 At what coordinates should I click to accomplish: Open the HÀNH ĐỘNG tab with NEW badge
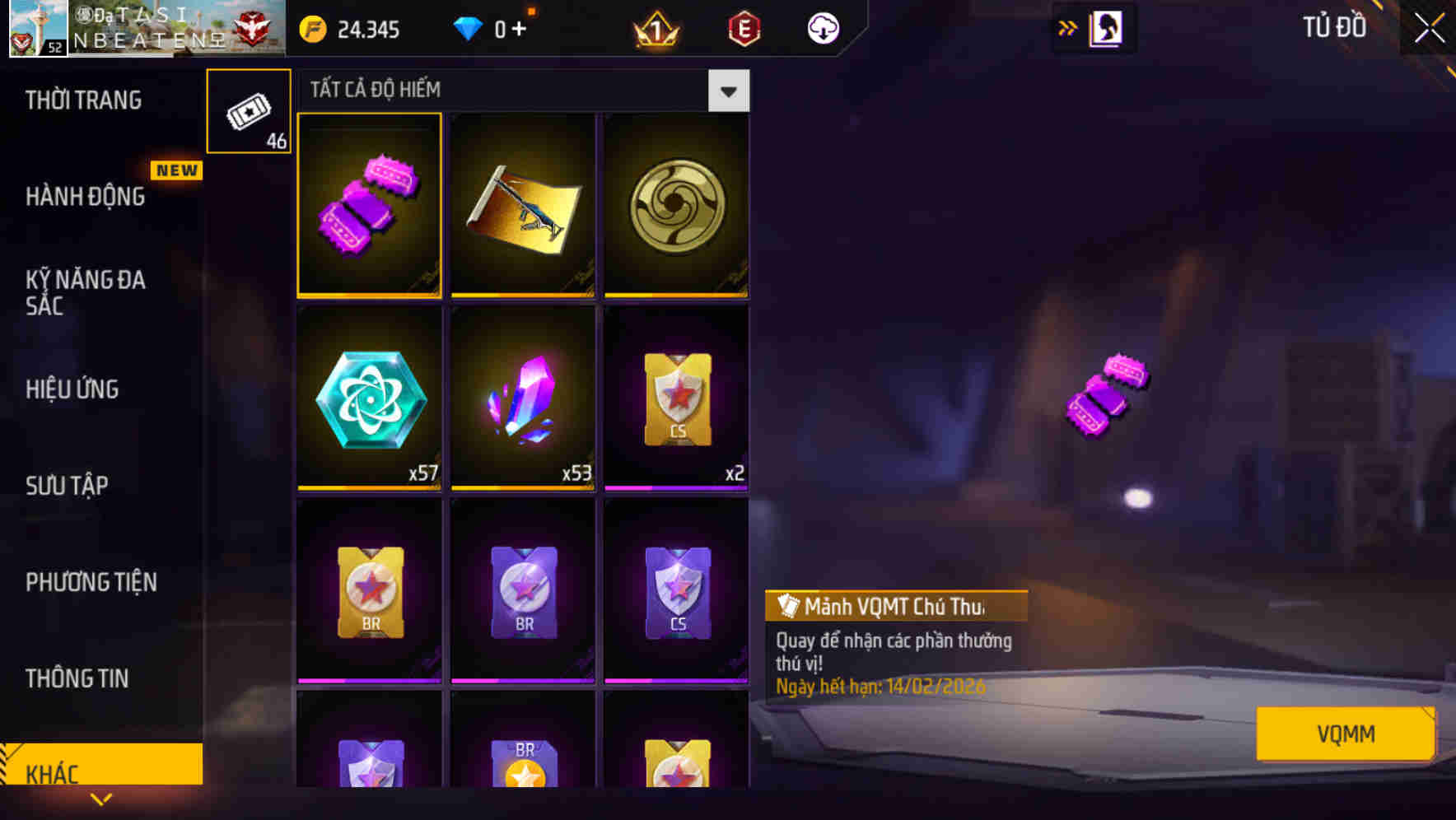click(85, 197)
